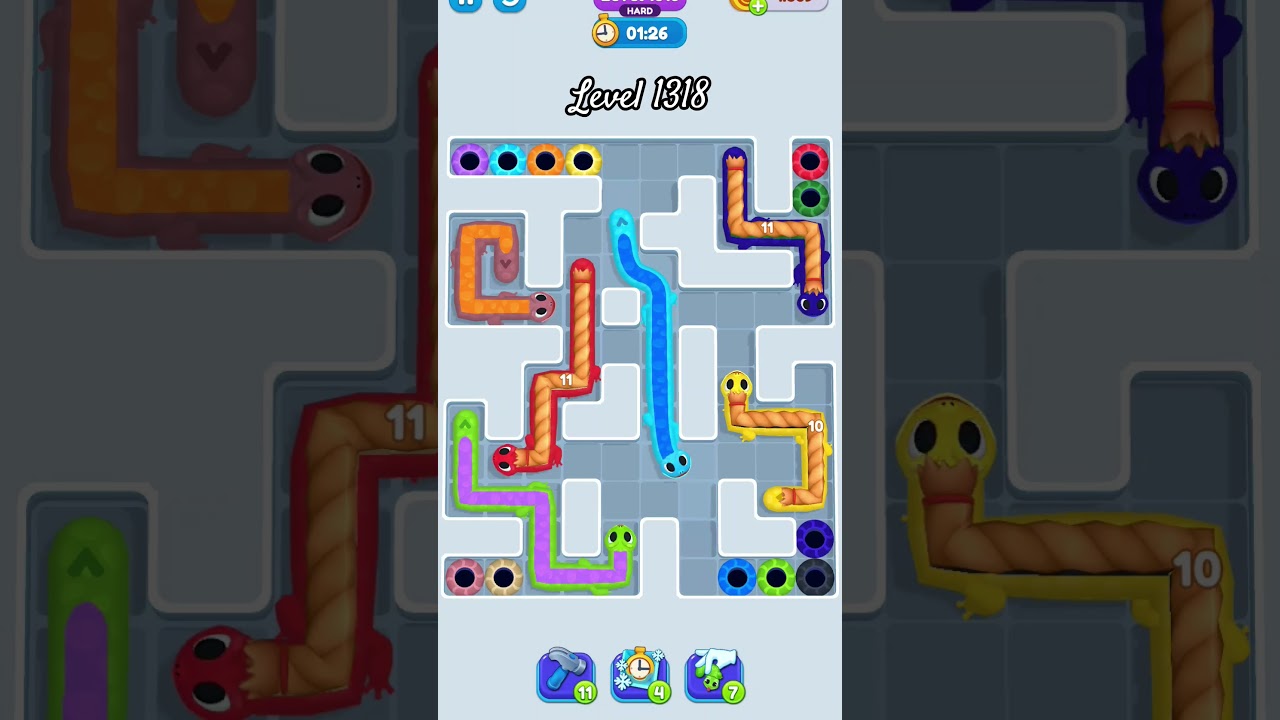
Task: Use the snake remover glove booster
Action: click(x=714, y=675)
